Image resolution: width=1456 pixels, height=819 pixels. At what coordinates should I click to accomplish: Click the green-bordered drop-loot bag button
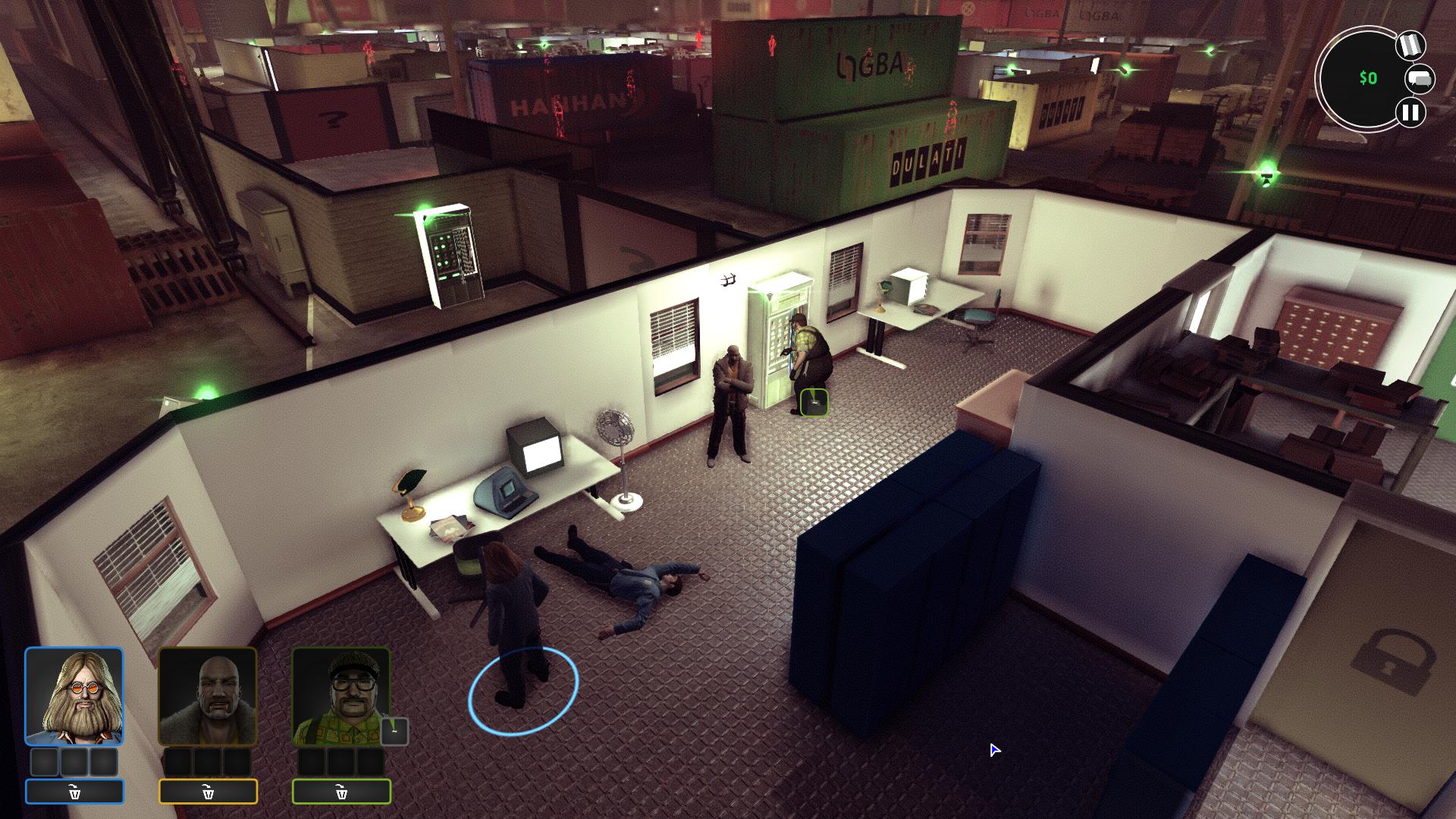pos(341,792)
